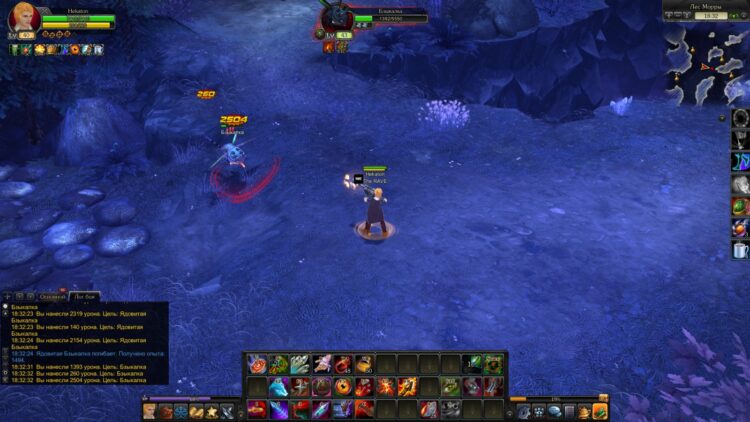Open the green leaf button at bottom right
750x422 pixels.
coord(599,411)
